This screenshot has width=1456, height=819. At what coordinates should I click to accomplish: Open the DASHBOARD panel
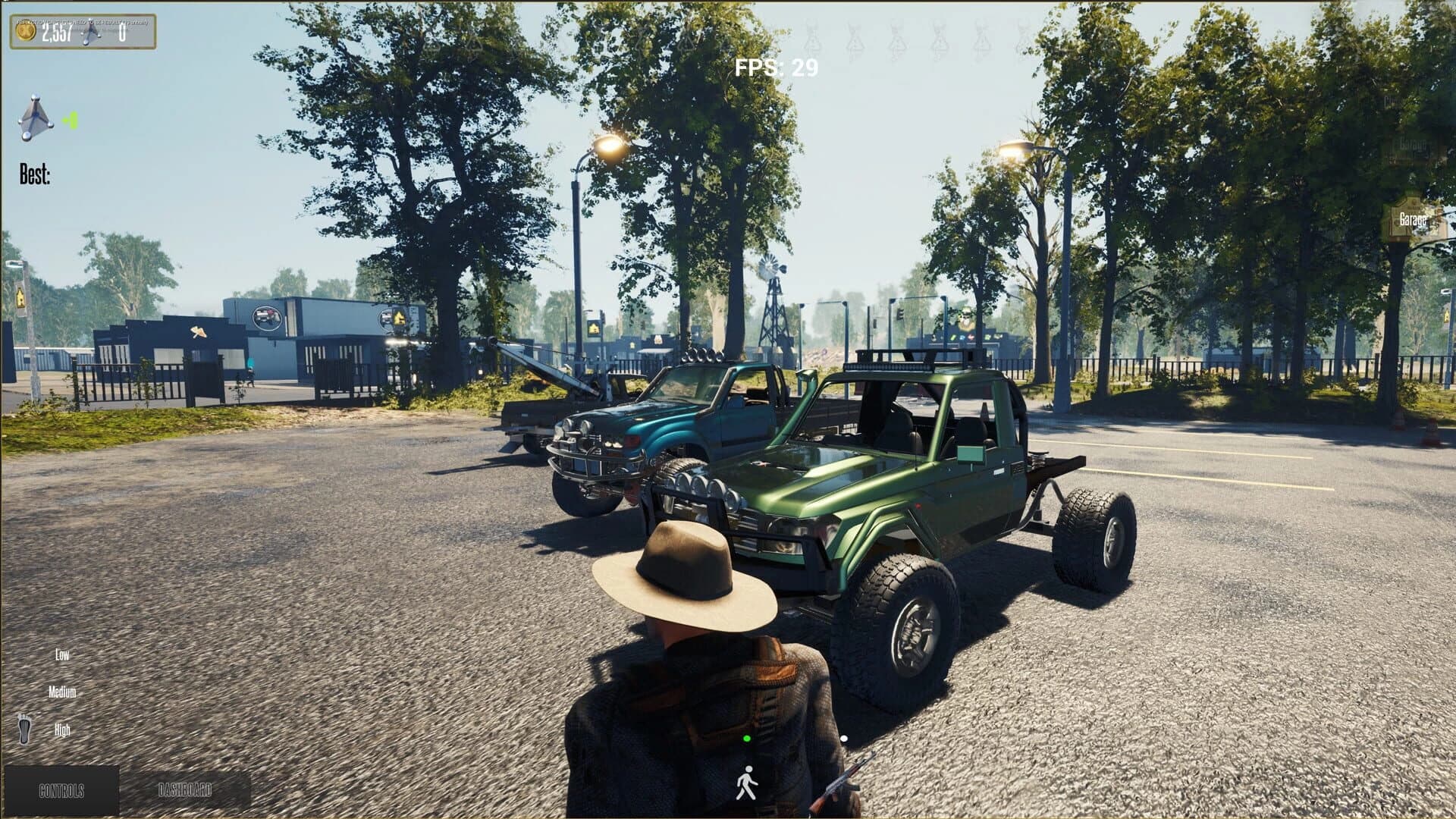coord(184,789)
